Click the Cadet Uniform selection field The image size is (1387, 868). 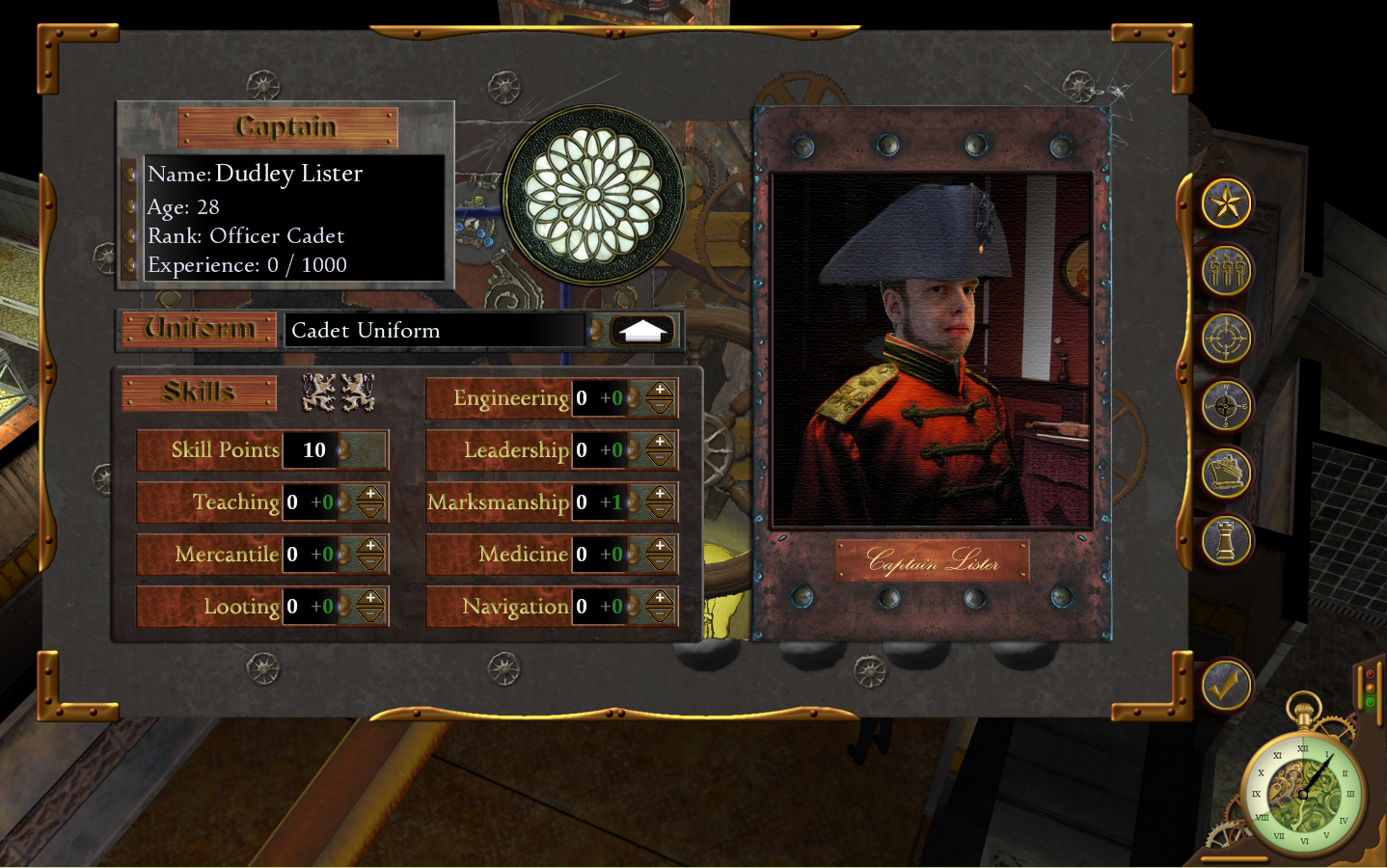pyautogui.click(x=434, y=331)
